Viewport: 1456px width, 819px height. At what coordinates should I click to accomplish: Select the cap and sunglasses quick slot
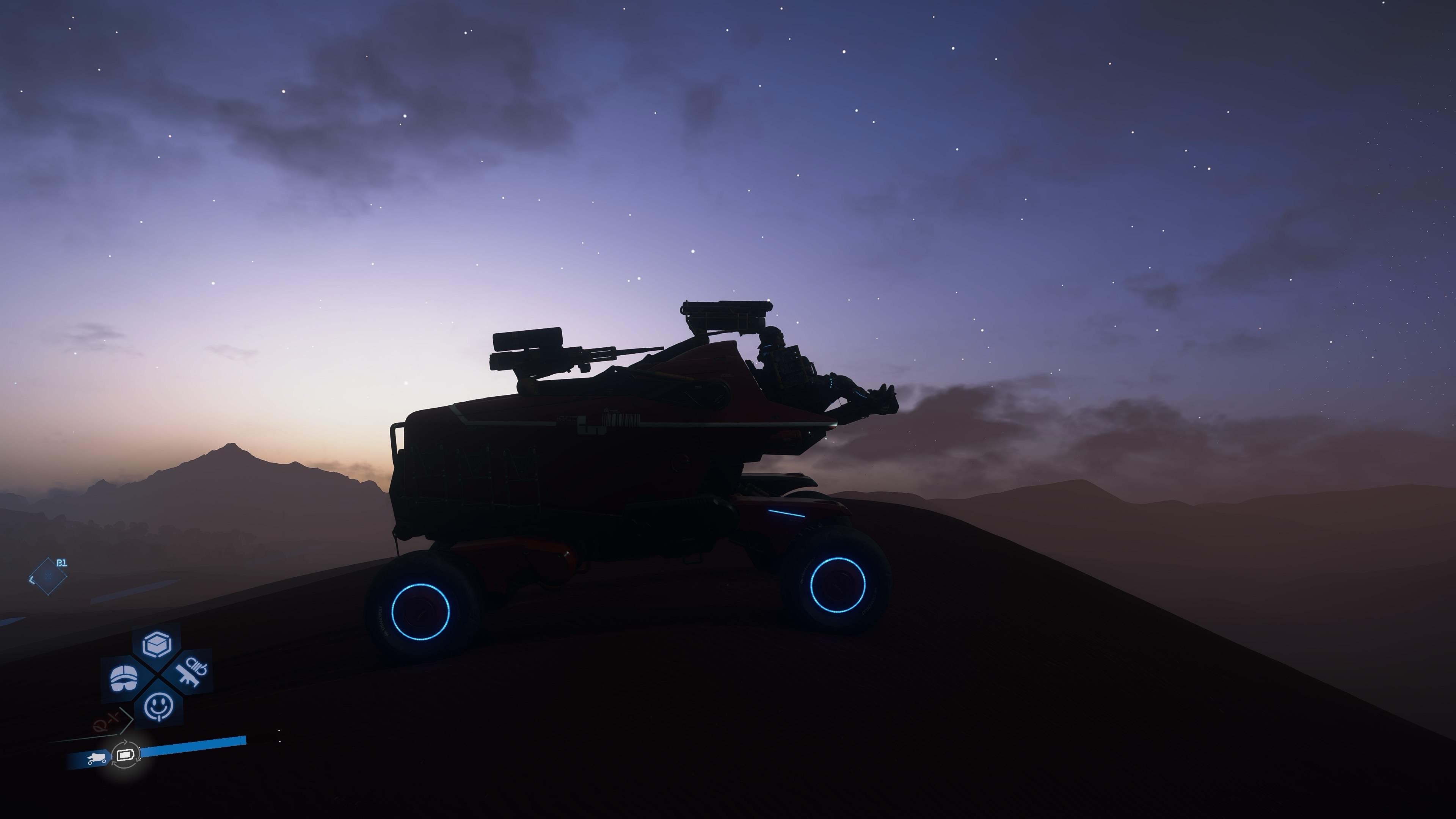[124, 677]
